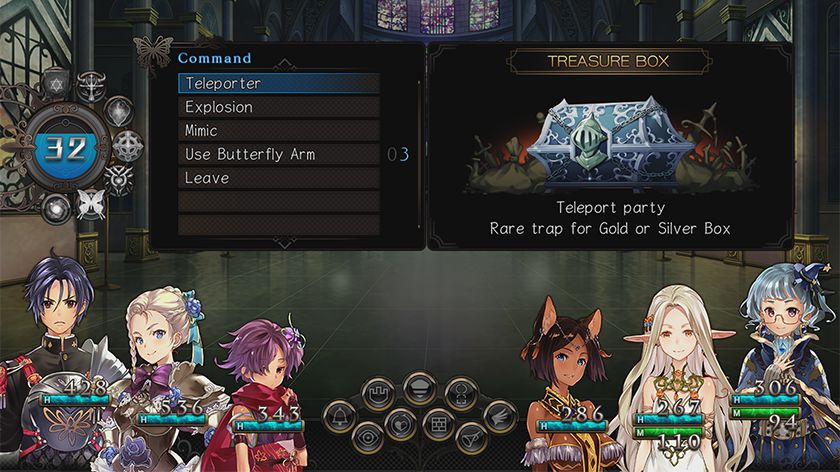Select the horn trumpet icon
The image size is (840, 472).
point(468,436)
